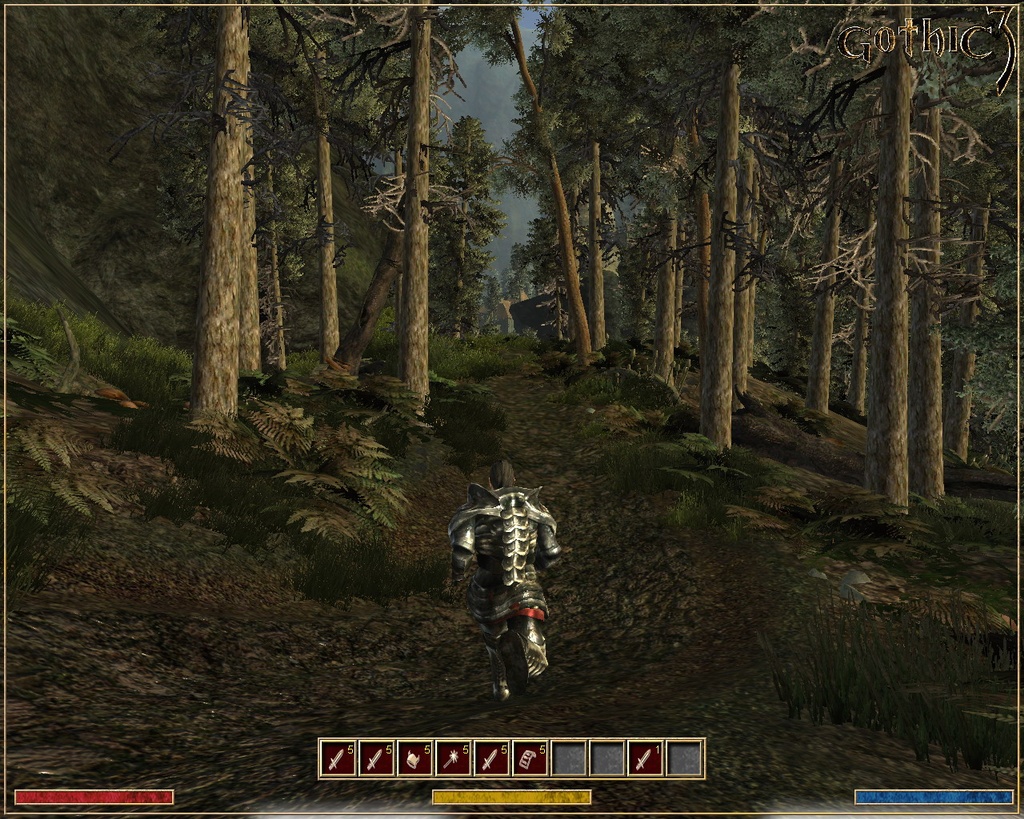
Task: Select the horned helmet hotbar slot
Action: click(415, 759)
